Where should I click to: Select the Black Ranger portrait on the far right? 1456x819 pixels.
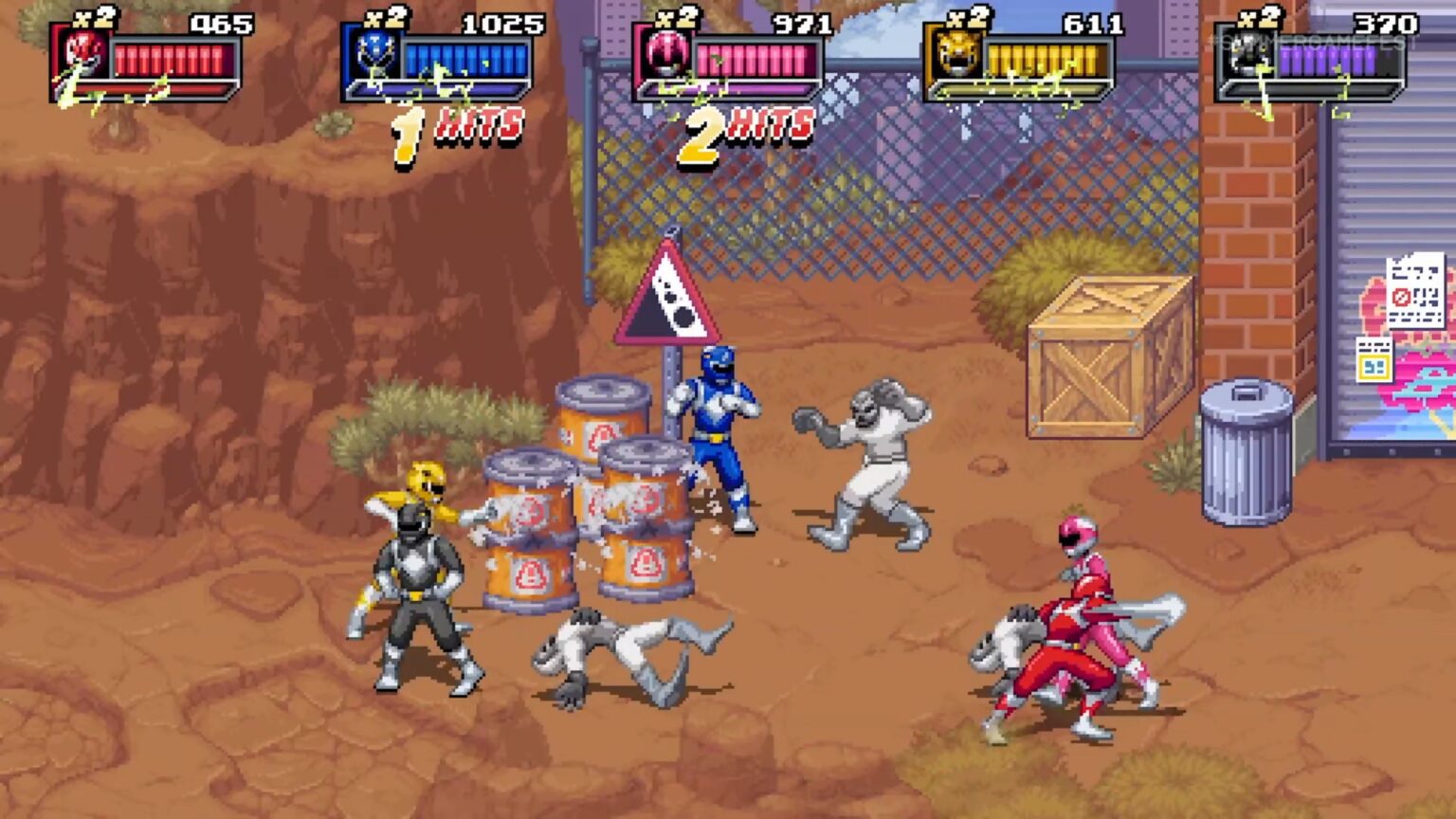click(x=1252, y=52)
